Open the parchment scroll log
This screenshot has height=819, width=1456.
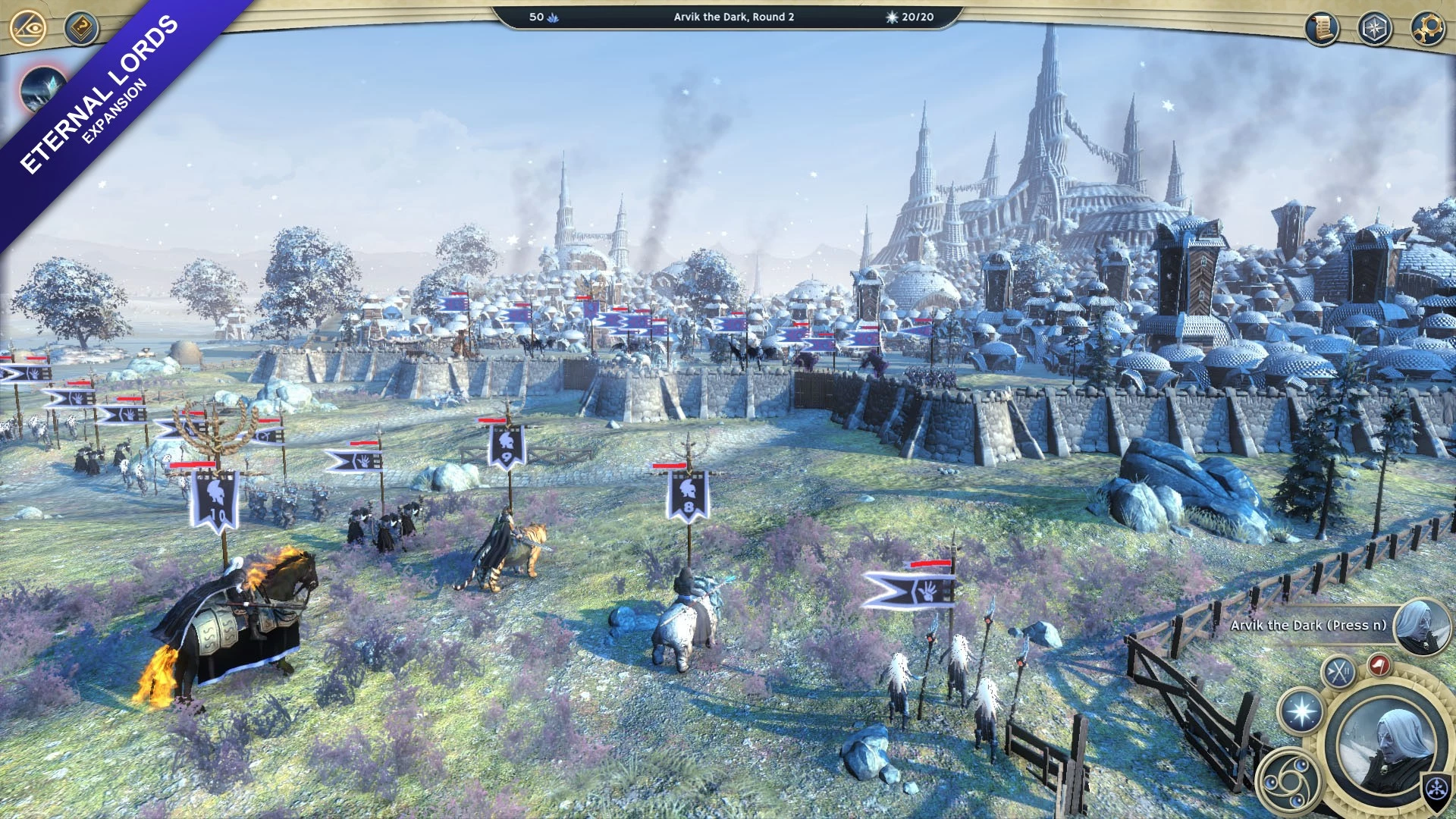(x=1322, y=29)
